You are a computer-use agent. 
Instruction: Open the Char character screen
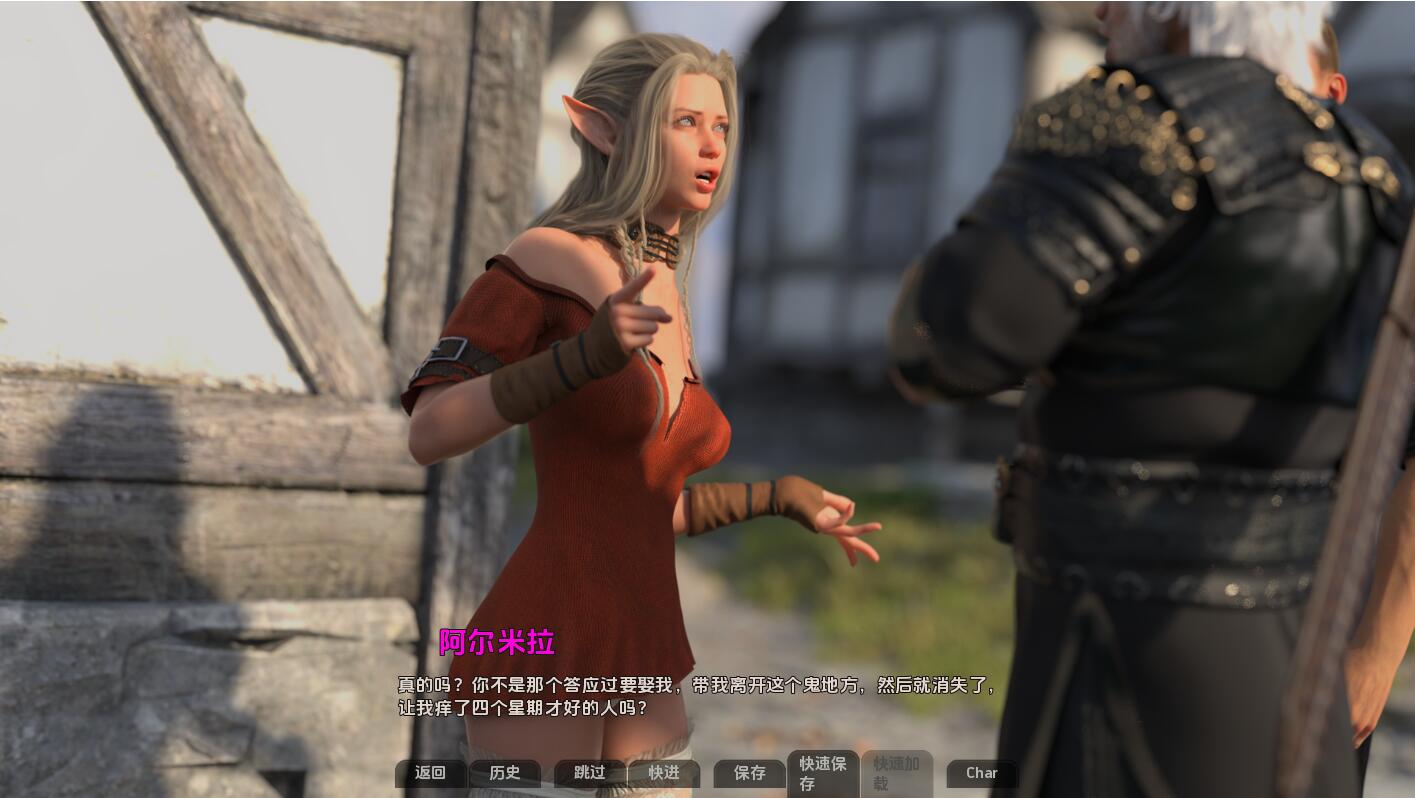point(980,773)
